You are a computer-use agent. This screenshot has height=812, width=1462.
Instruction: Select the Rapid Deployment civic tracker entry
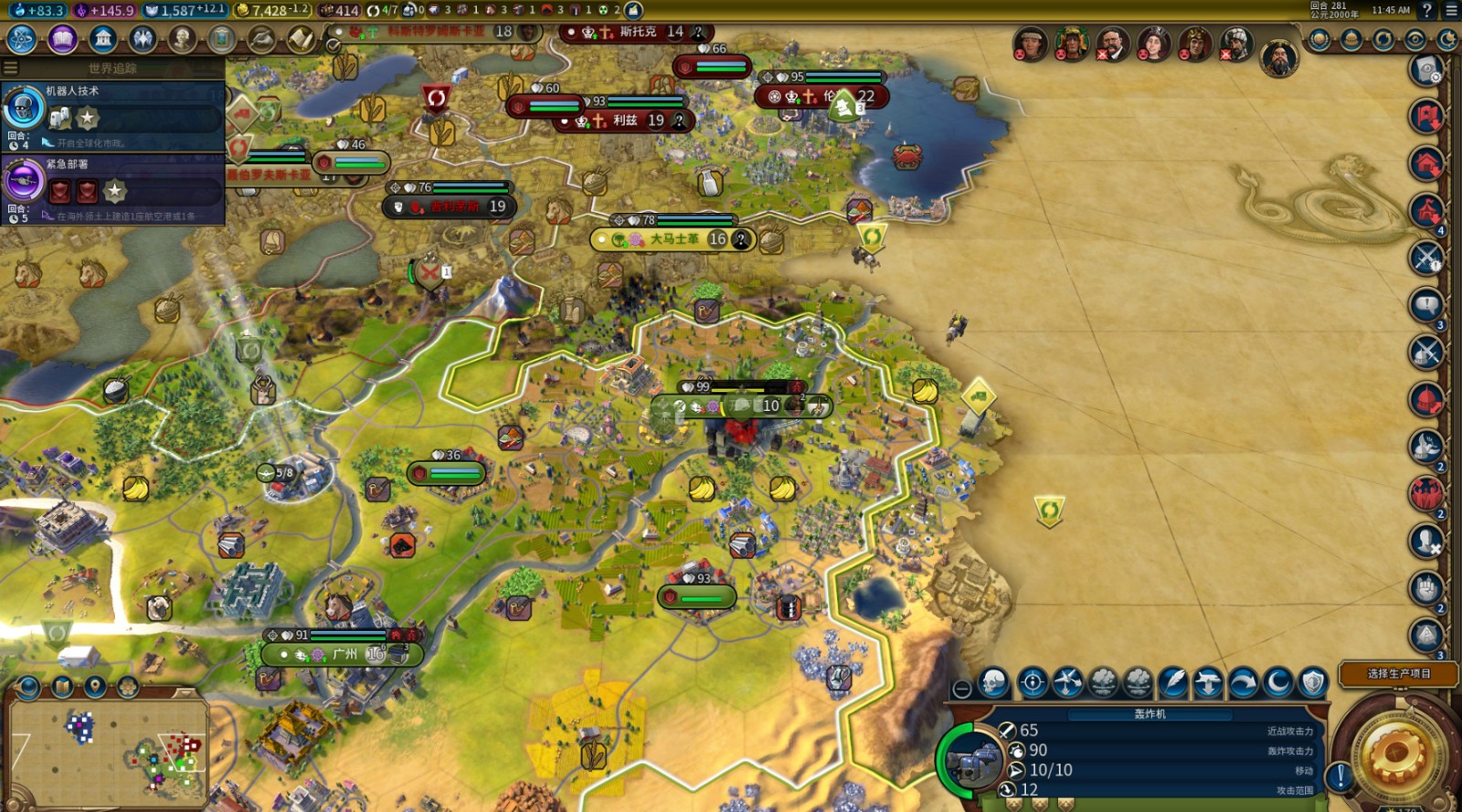pos(113,185)
